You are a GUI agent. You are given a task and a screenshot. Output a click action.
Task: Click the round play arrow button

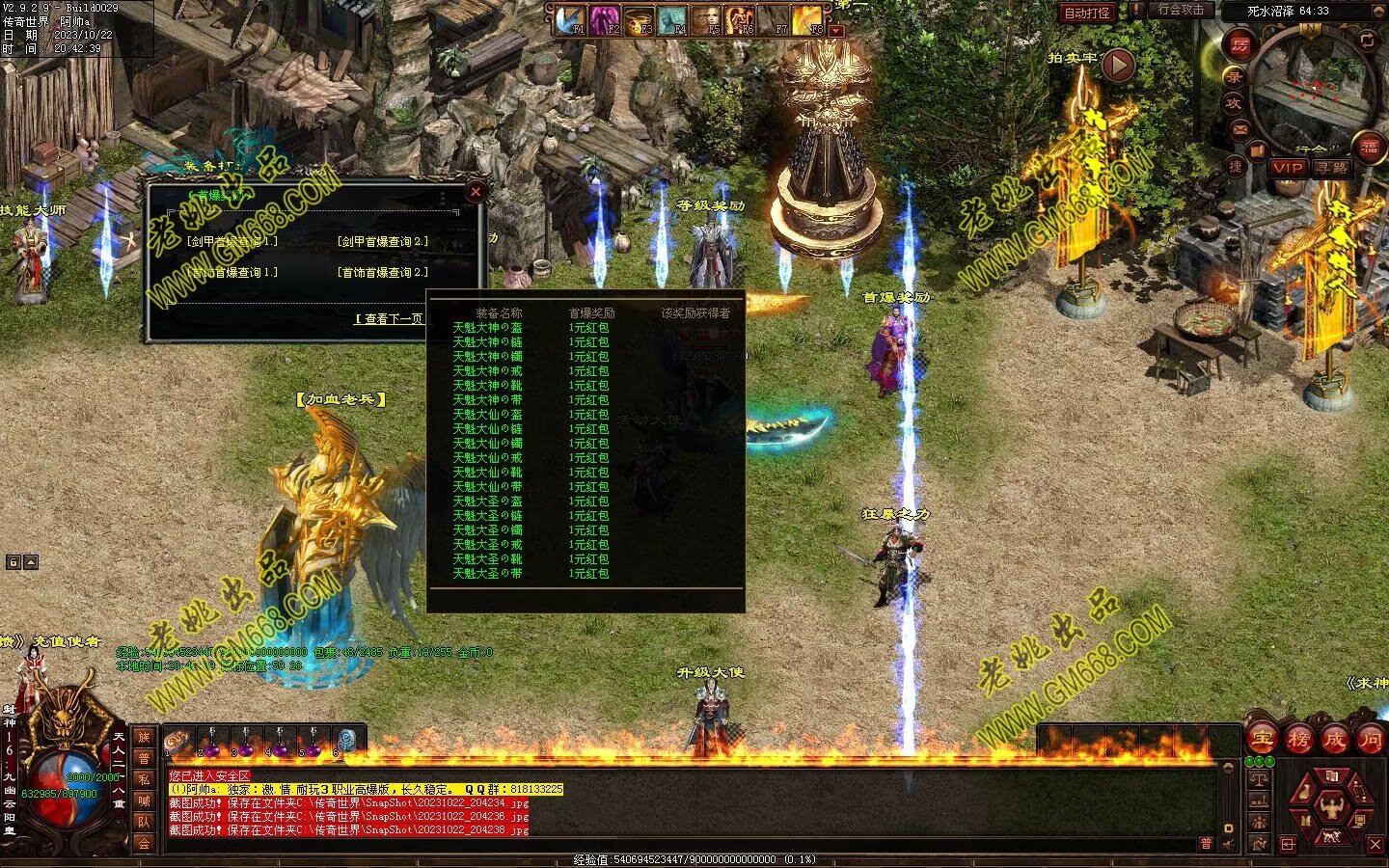pyautogui.click(x=1118, y=66)
